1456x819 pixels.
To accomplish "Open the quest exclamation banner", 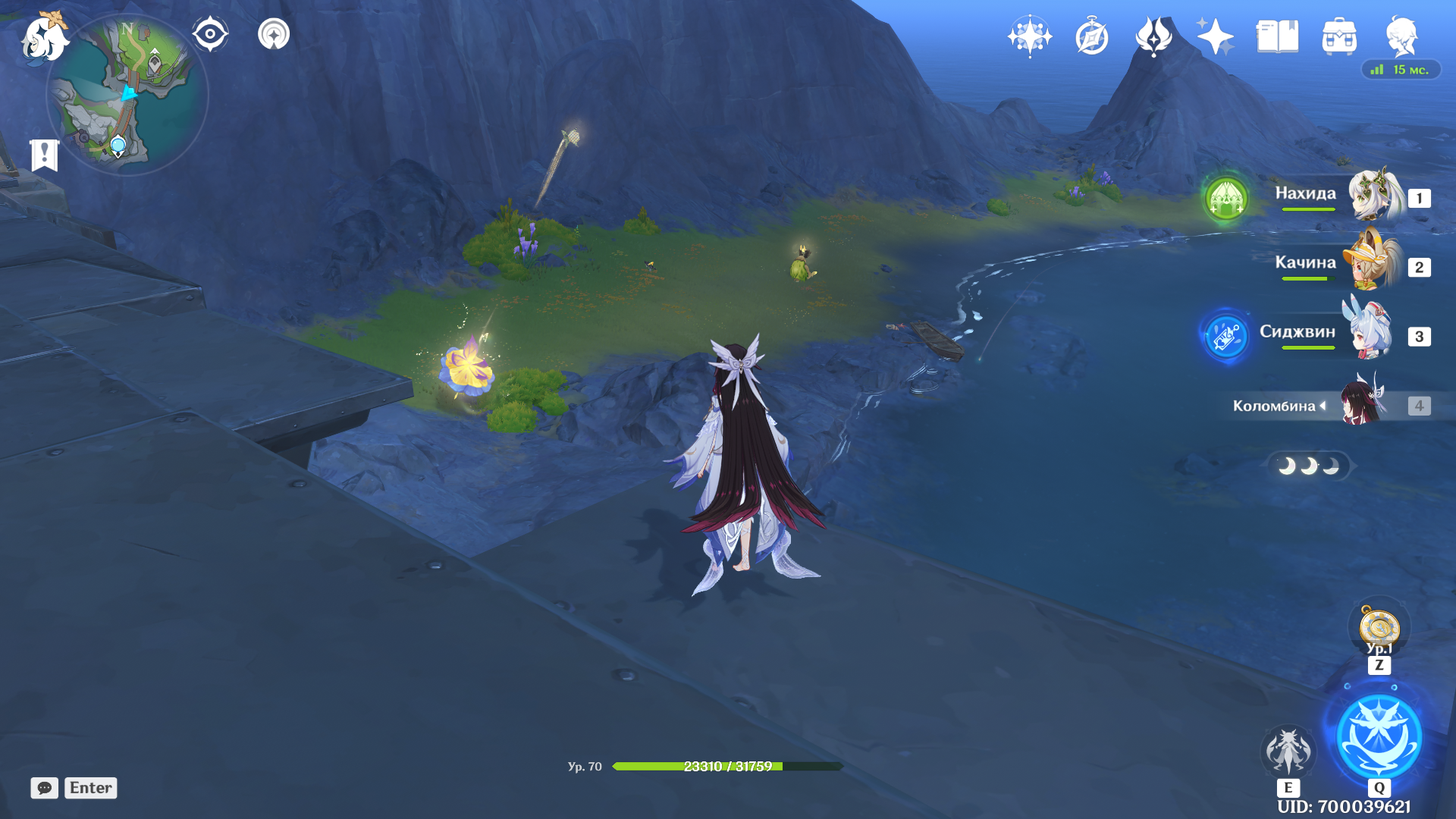I will tap(45, 155).
